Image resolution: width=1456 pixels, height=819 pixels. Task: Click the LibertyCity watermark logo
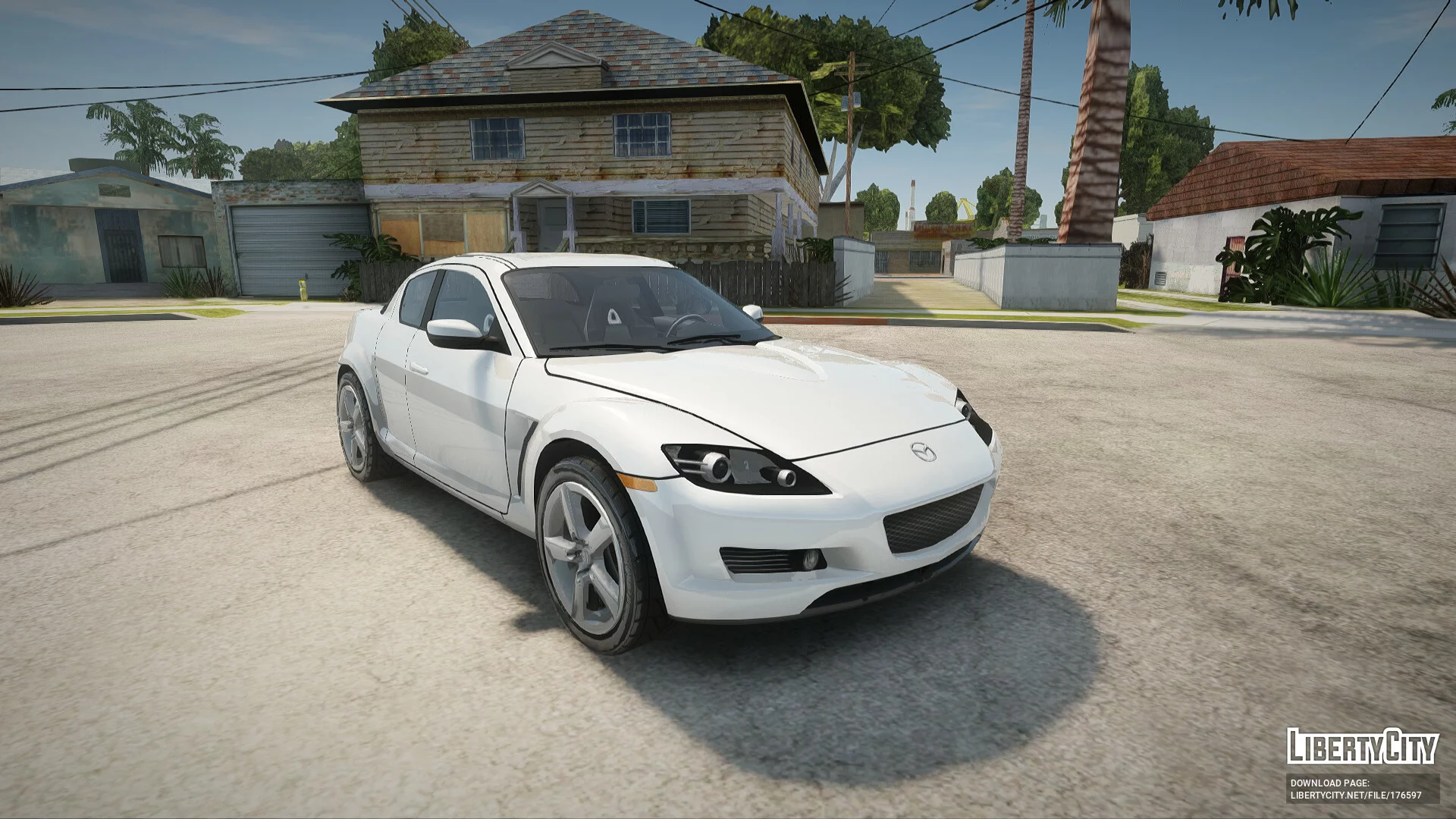pyautogui.click(x=1362, y=746)
